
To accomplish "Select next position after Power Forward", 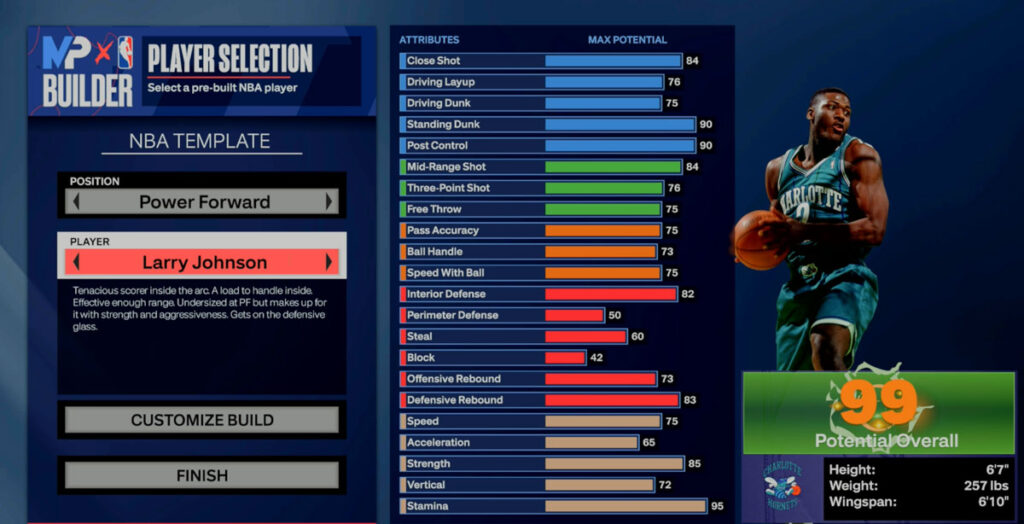I will pyautogui.click(x=329, y=202).
